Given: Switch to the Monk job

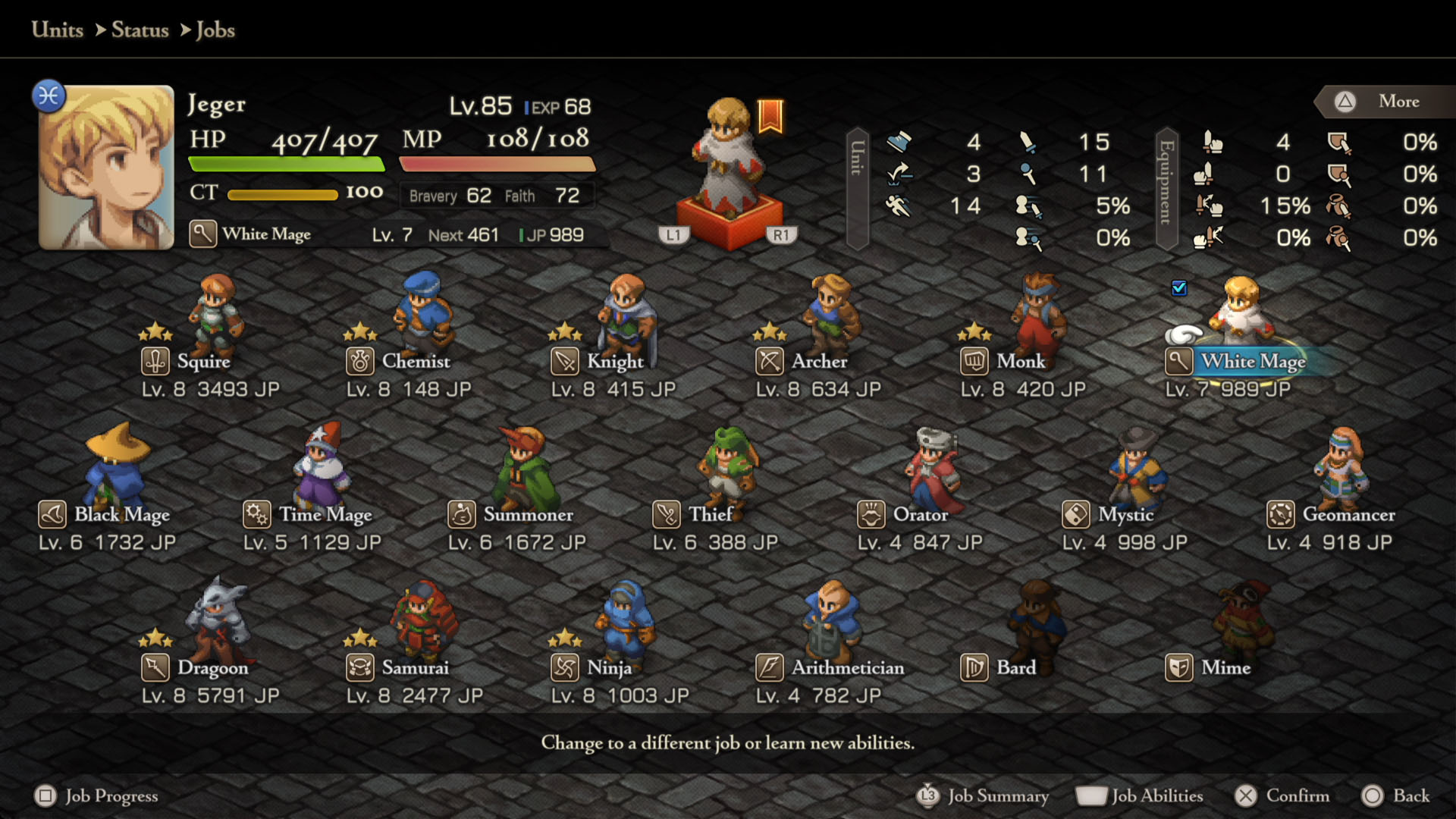Looking at the screenshot, I should [x=1020, y=362].
